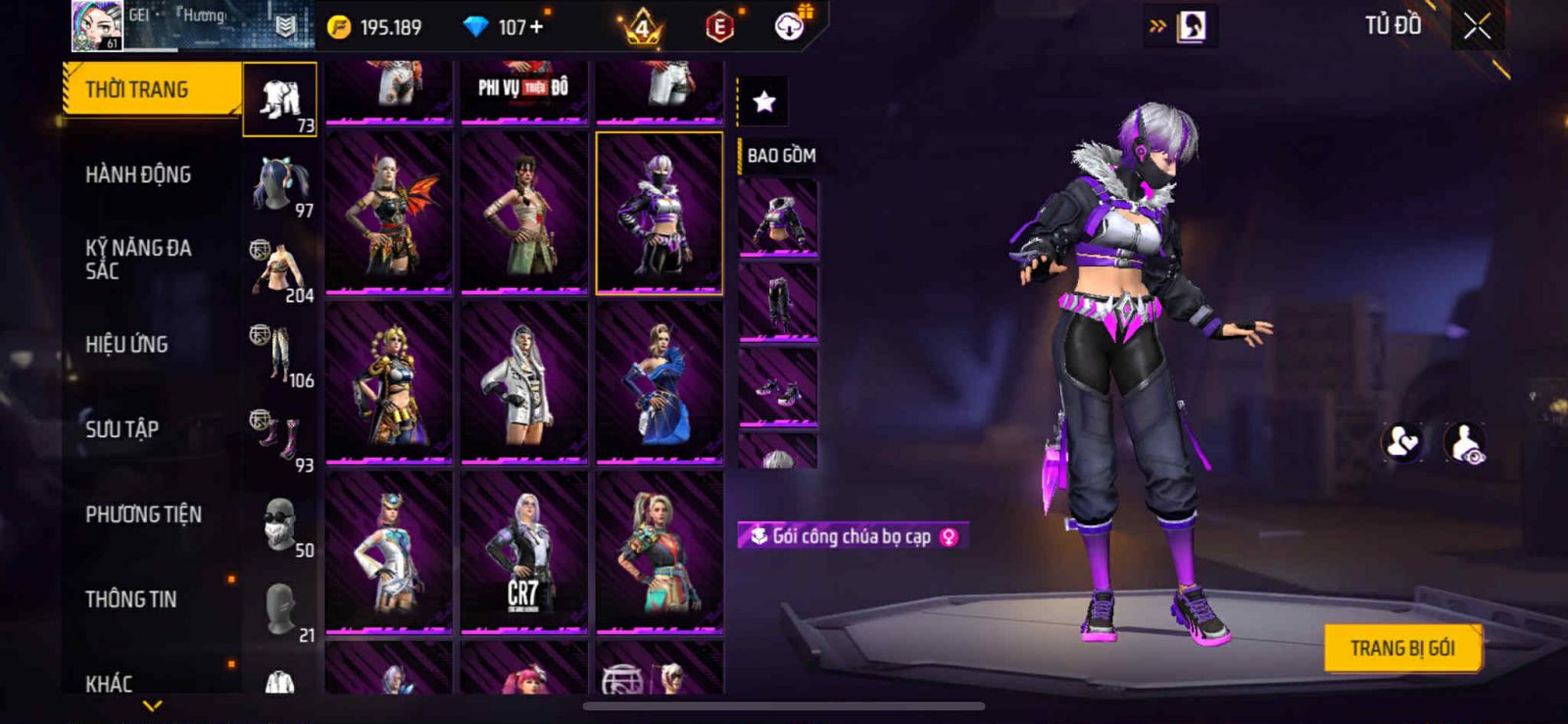The image size is (1568, 724).
Task: Toggle the character preview eye icon
Action: point(1465,444)
